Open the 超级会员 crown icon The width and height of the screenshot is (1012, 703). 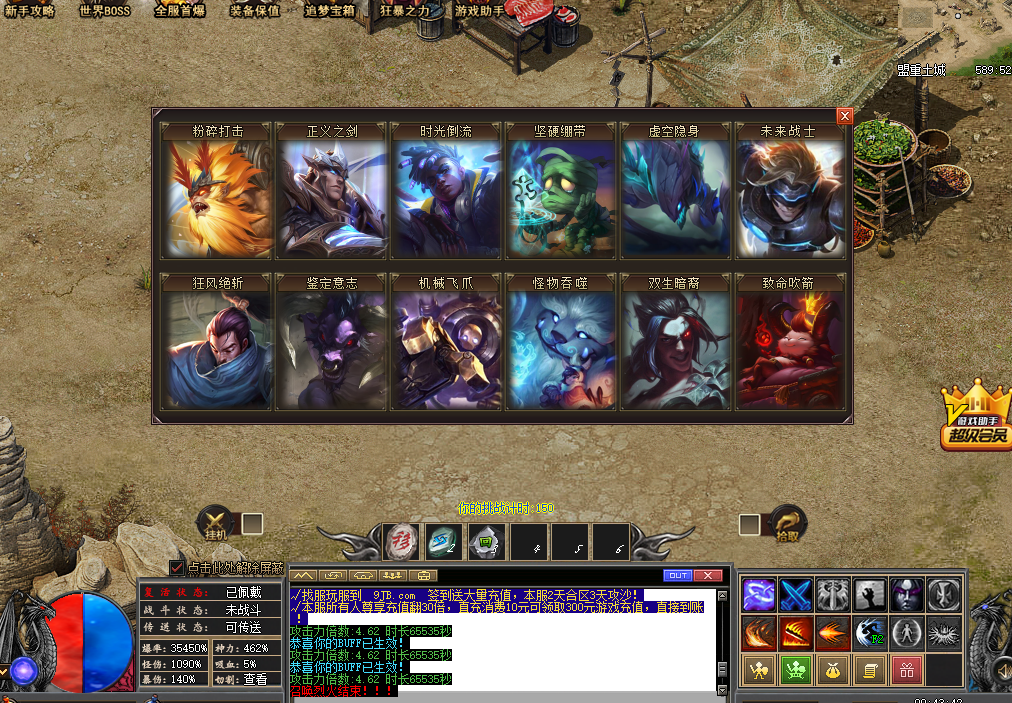[974, 418]
